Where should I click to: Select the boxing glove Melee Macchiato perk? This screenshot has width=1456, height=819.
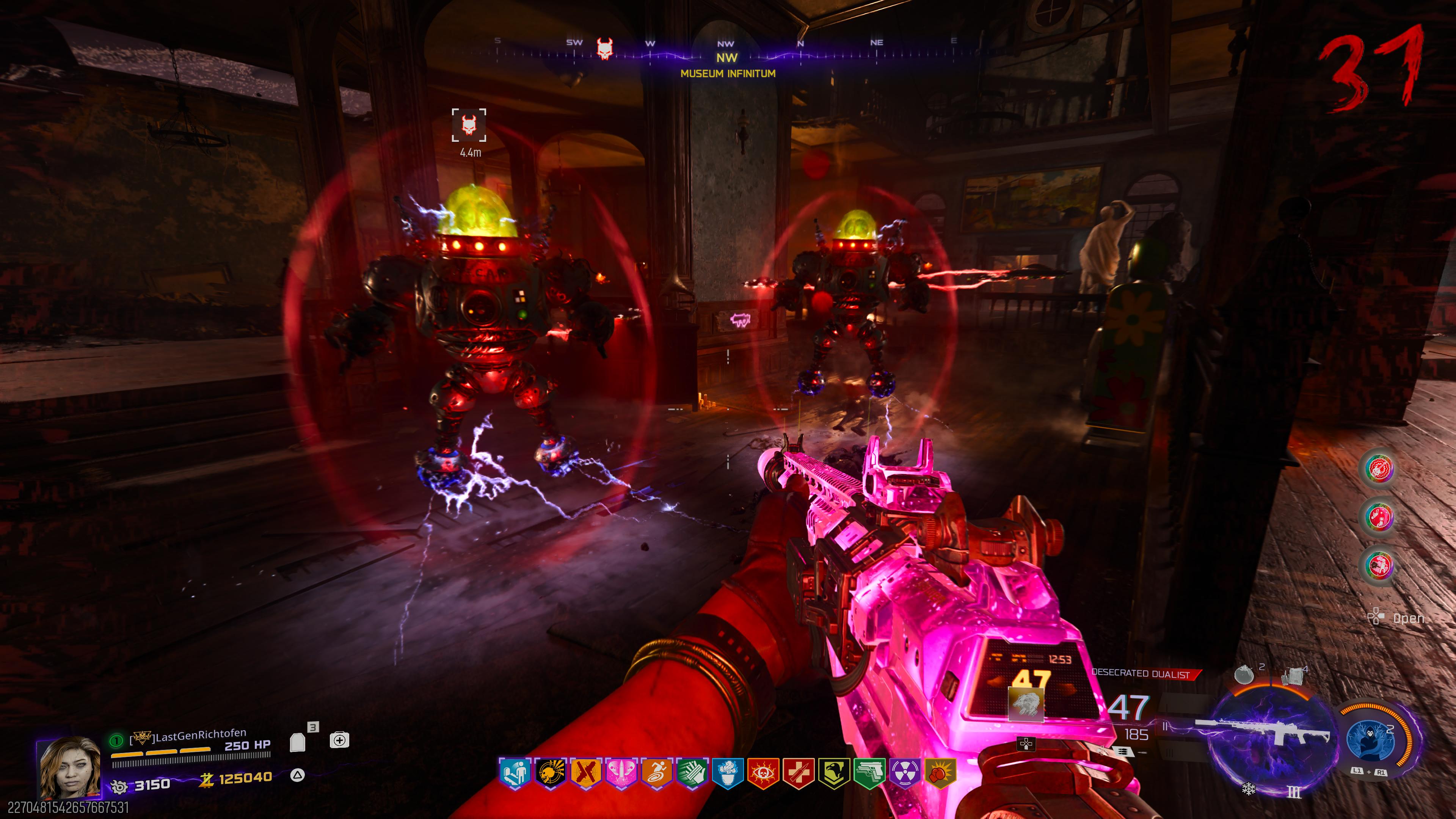coord(940,773)
